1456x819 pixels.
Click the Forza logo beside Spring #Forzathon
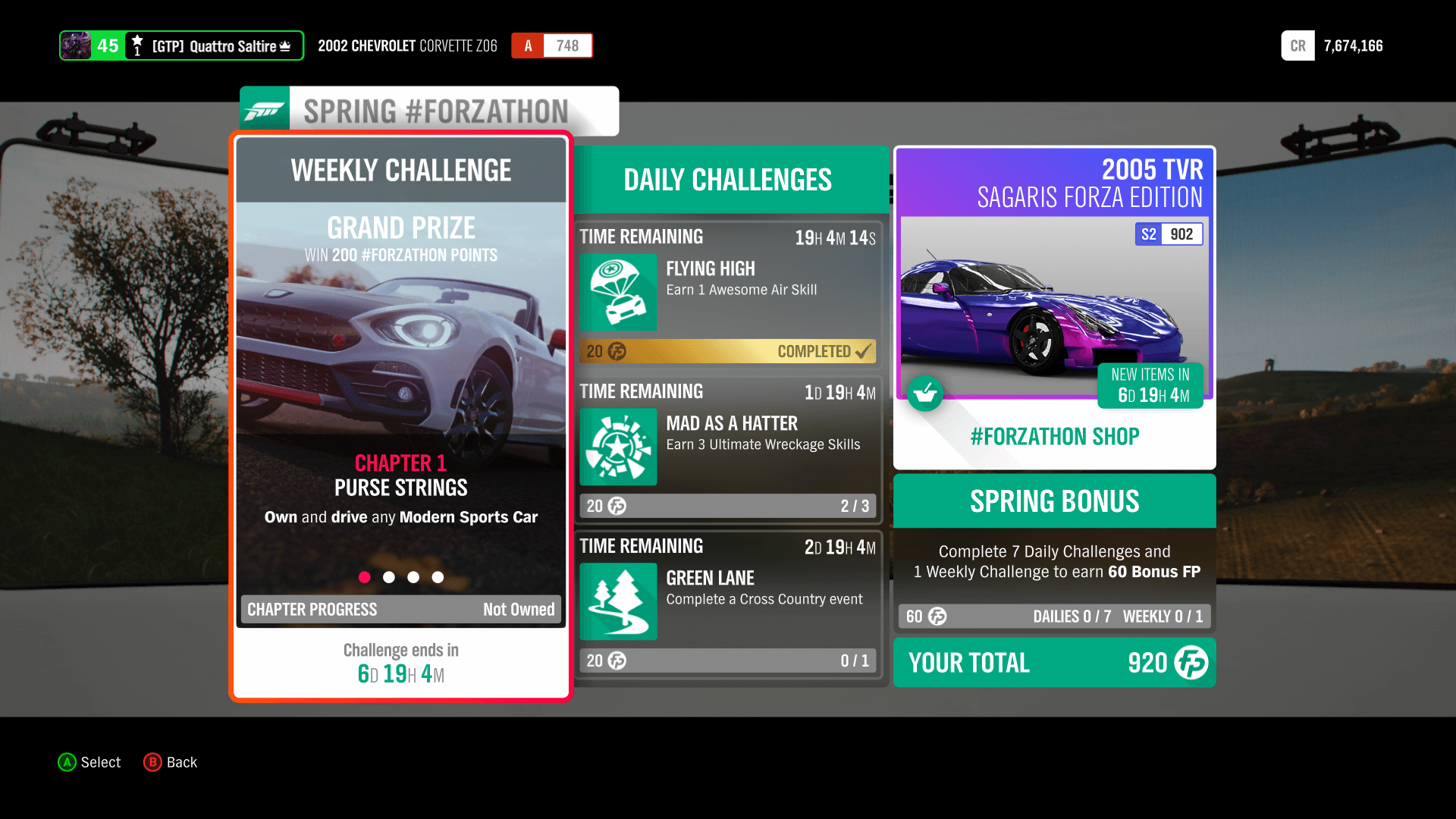pos(264,108)
